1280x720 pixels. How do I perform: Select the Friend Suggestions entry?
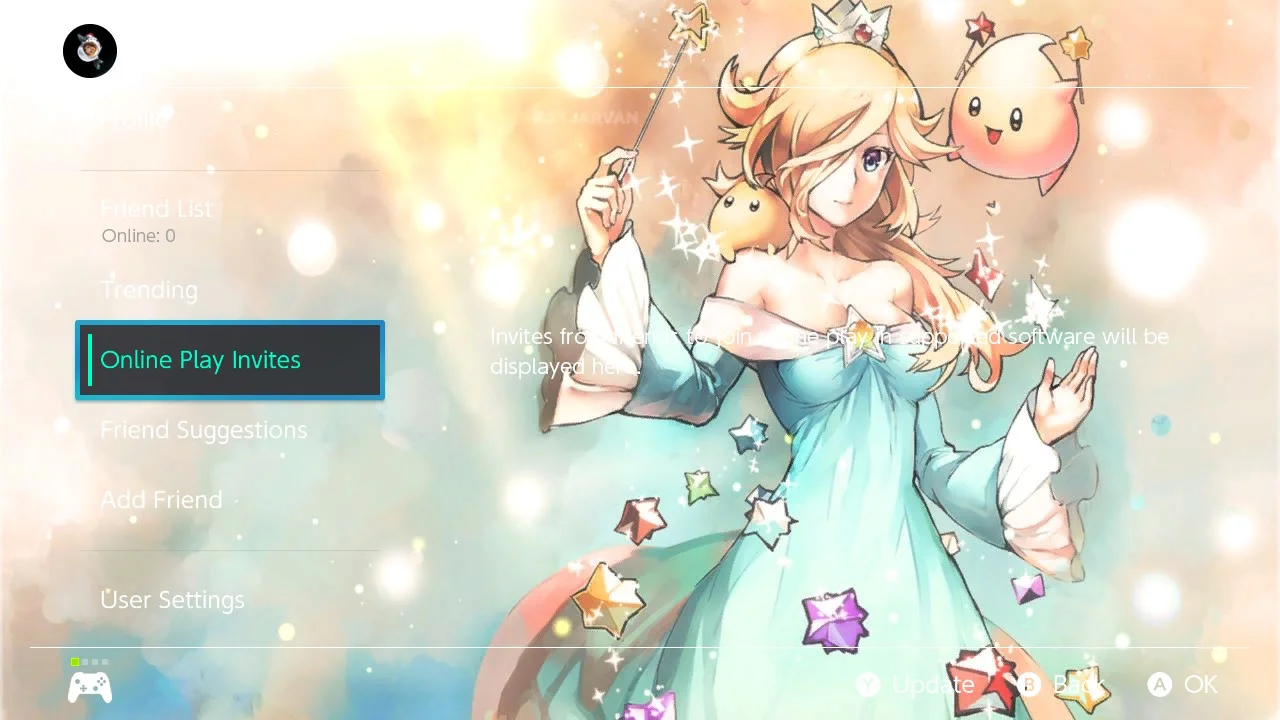pos(203,430)
